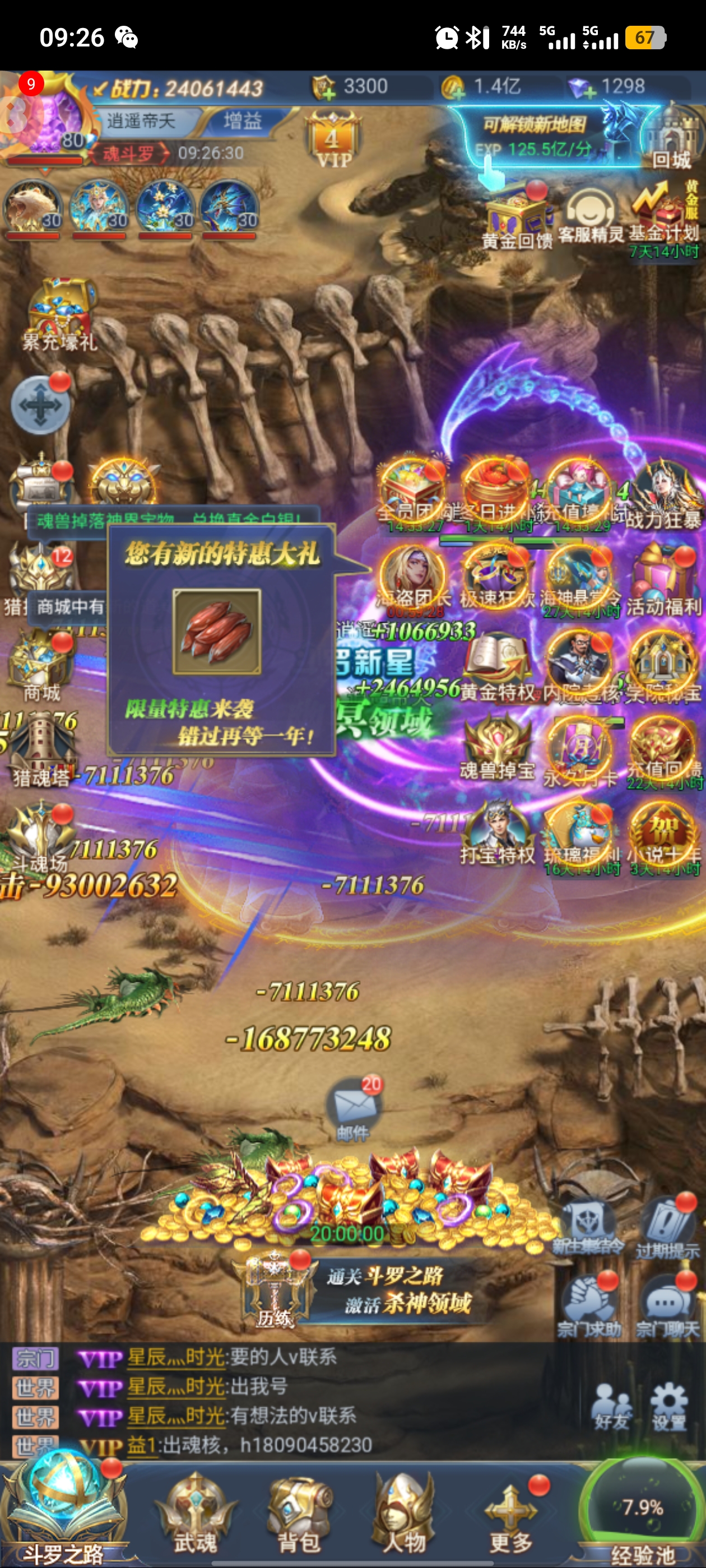This screenshot has height=1568, width=706.
Task: Switch to the 增益 buff tab
Action: (x=243, y=121)
